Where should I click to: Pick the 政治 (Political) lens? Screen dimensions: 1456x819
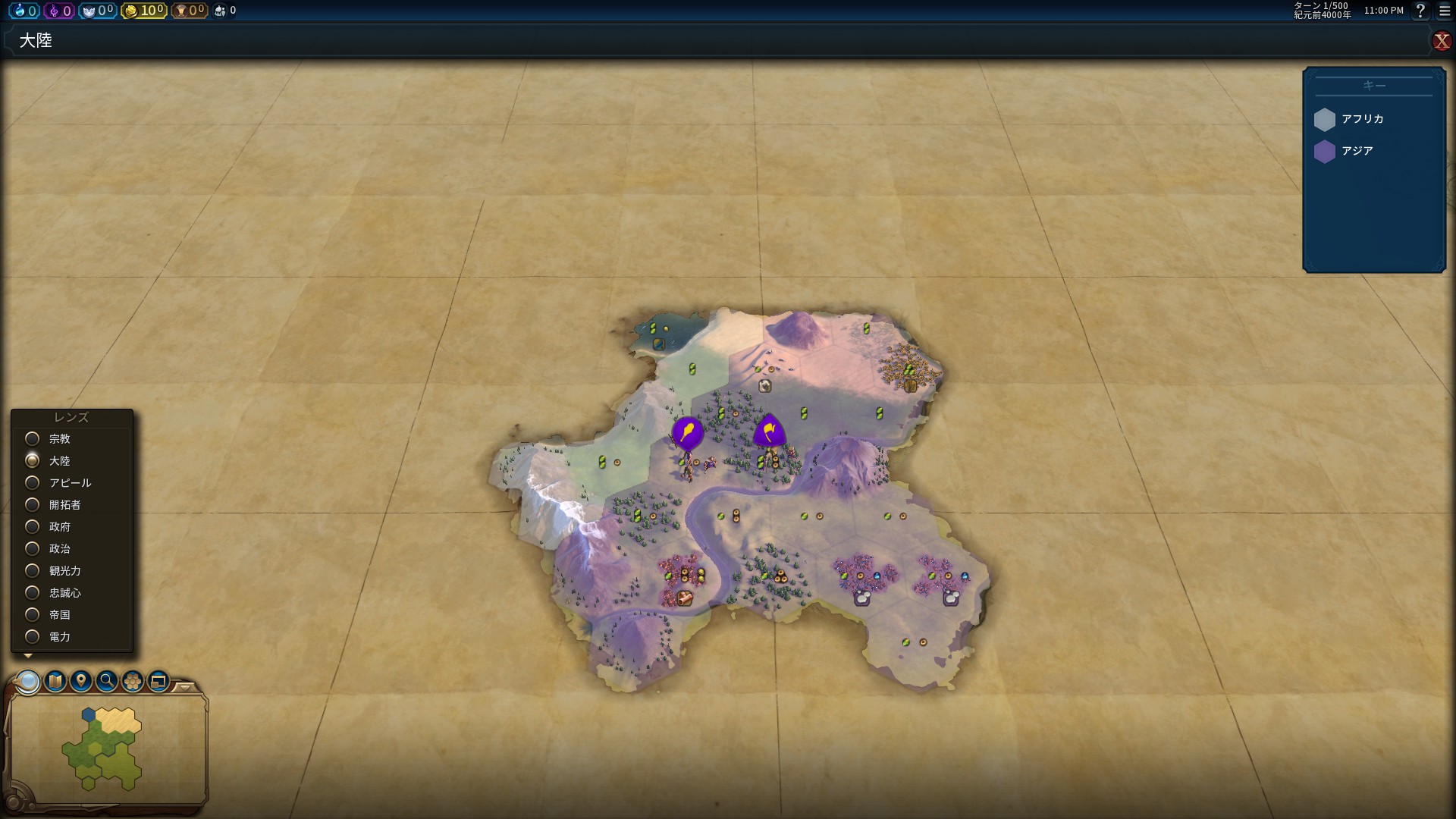[33, 548]
